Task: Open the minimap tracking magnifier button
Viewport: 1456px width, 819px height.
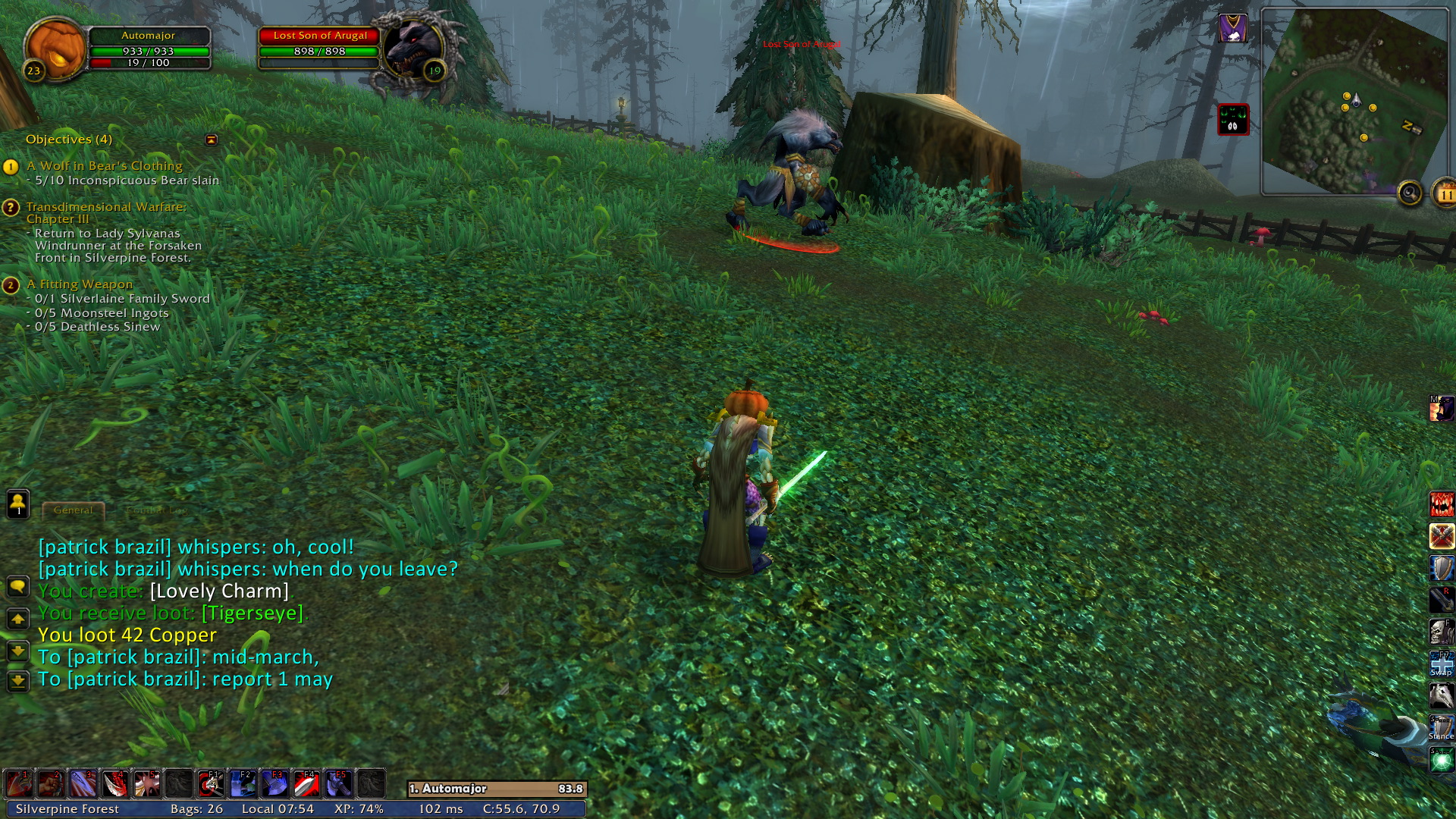Action: (1410, 193)
